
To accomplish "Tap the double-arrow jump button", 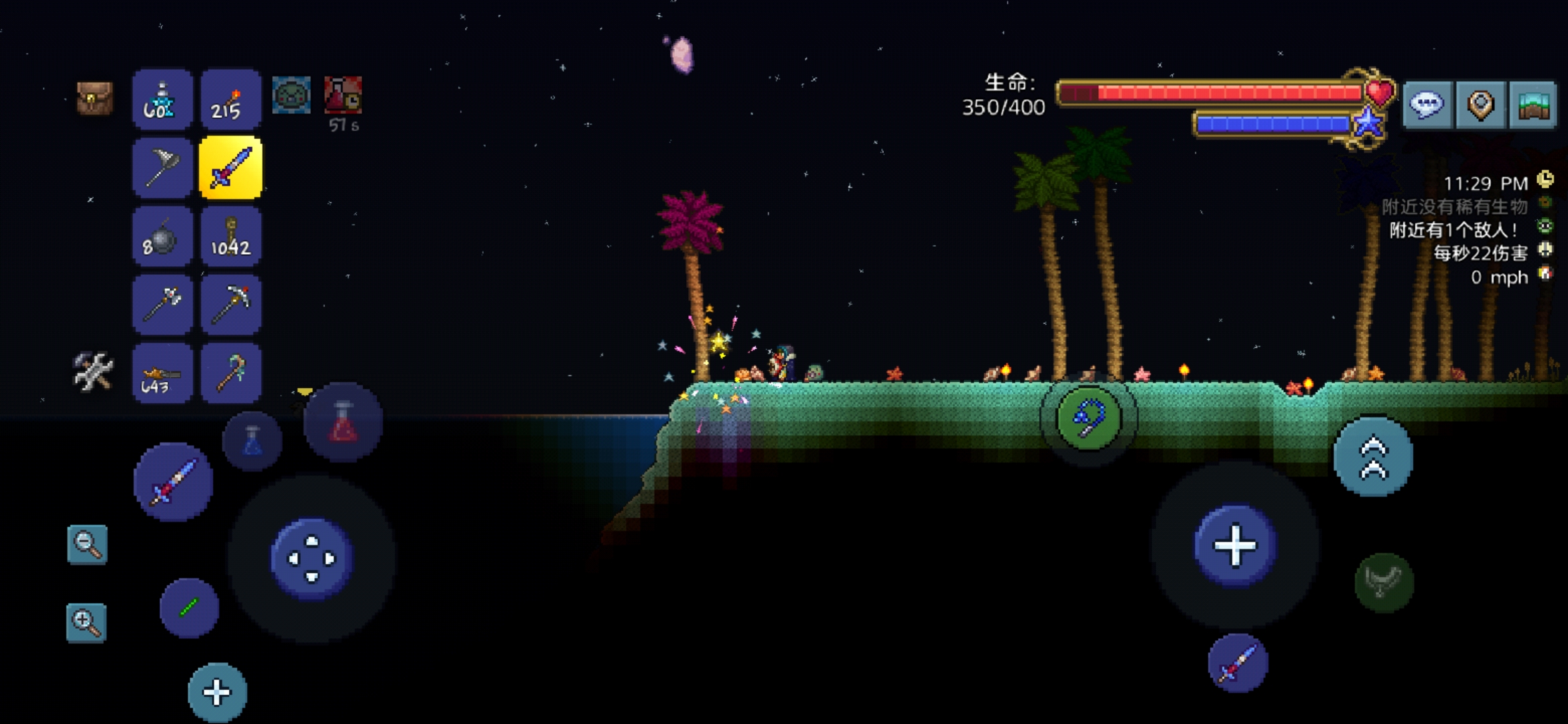I will tap(1373, 458).
